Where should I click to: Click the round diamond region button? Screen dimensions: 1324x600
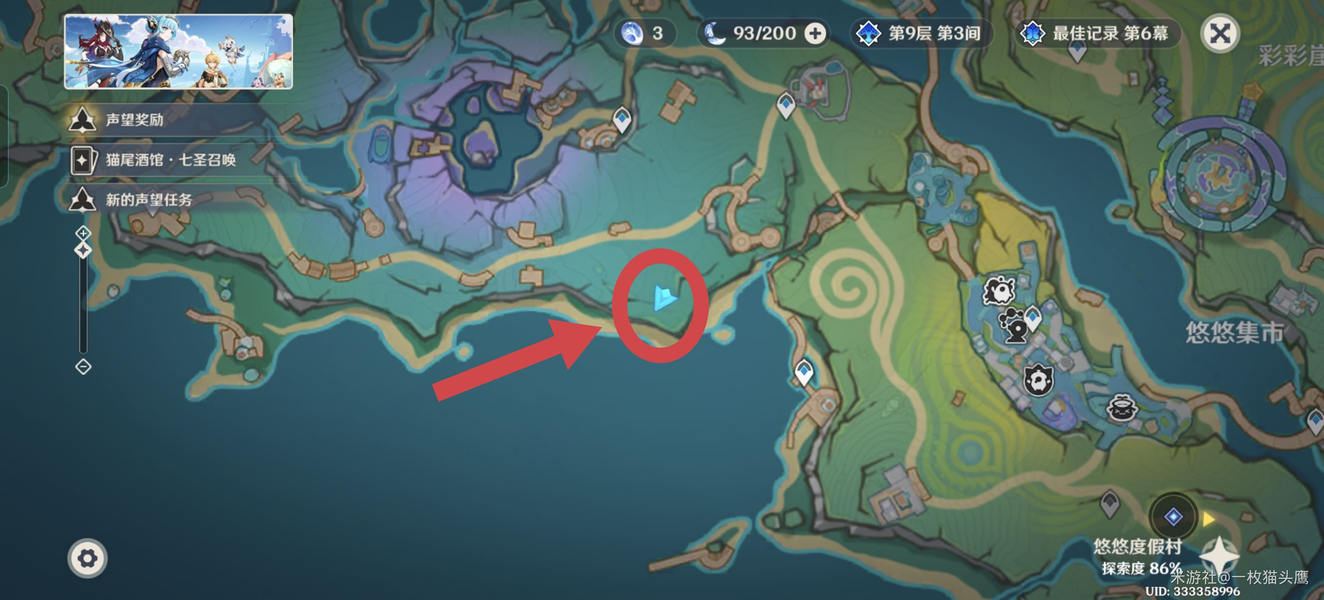tap(1173, 517)
